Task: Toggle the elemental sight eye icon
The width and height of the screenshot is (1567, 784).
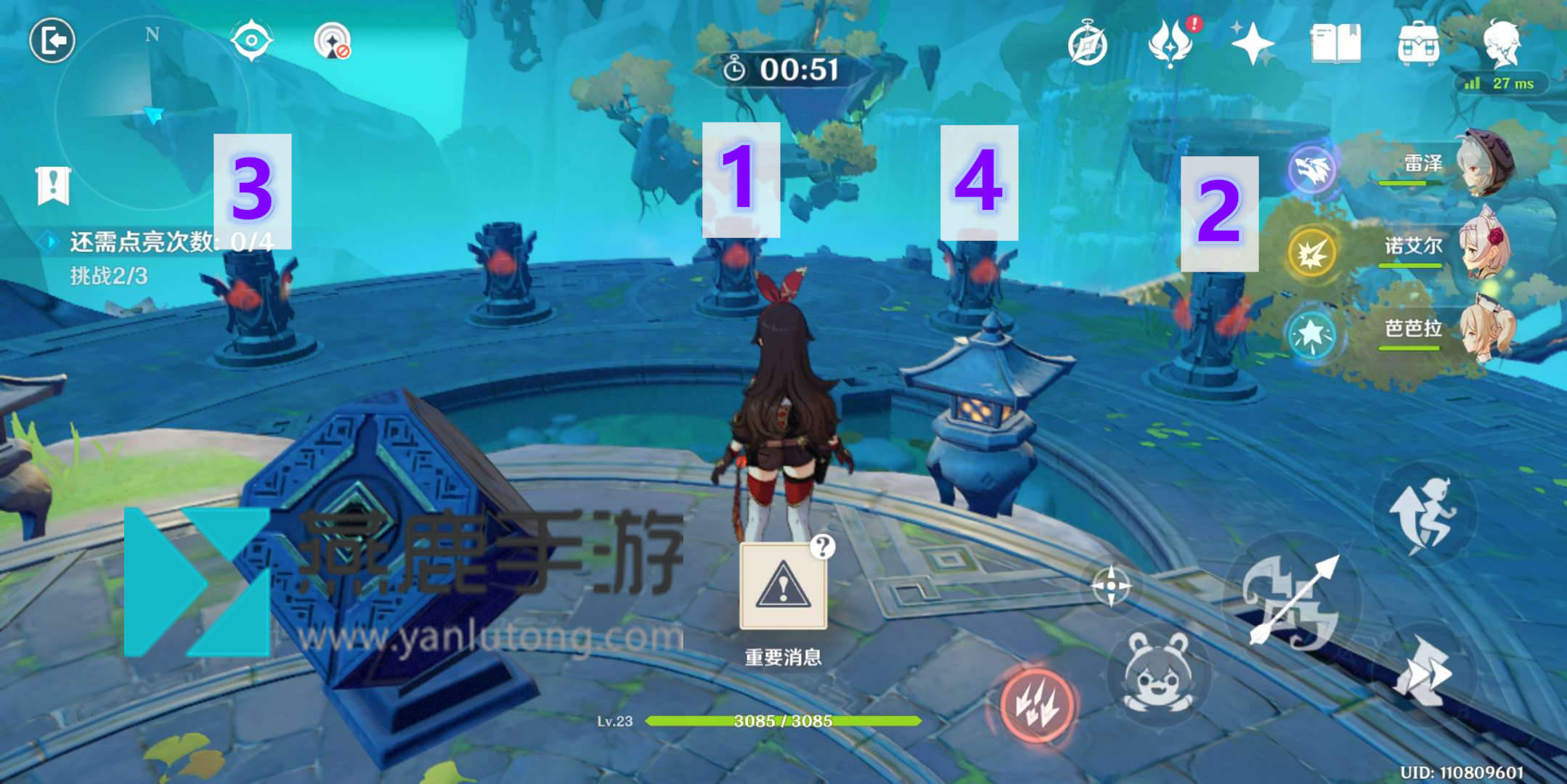Action: [x=251, y=40]
